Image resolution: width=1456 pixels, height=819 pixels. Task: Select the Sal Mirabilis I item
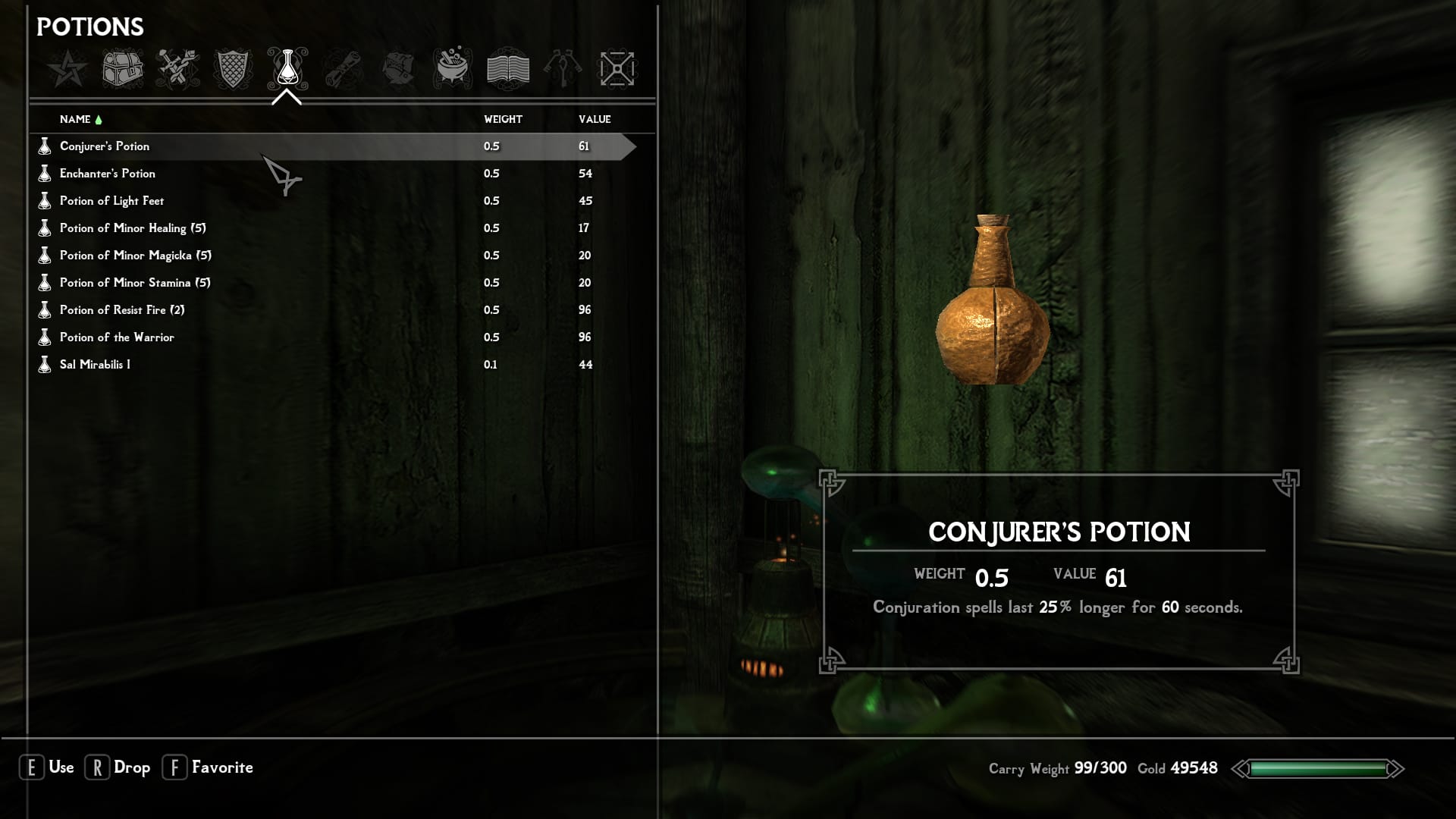pyautogui.click(x=95, y=365)
